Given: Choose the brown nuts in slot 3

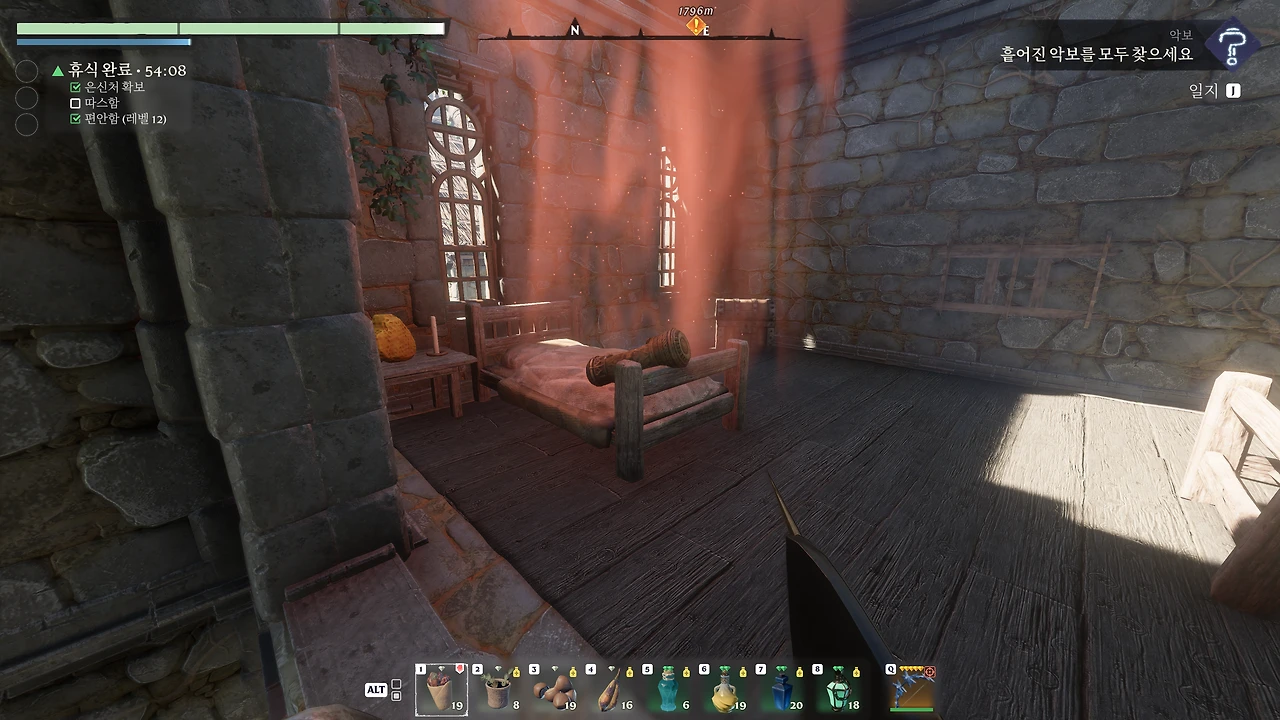Looking at the screenshot, I should tap(554, 691).
